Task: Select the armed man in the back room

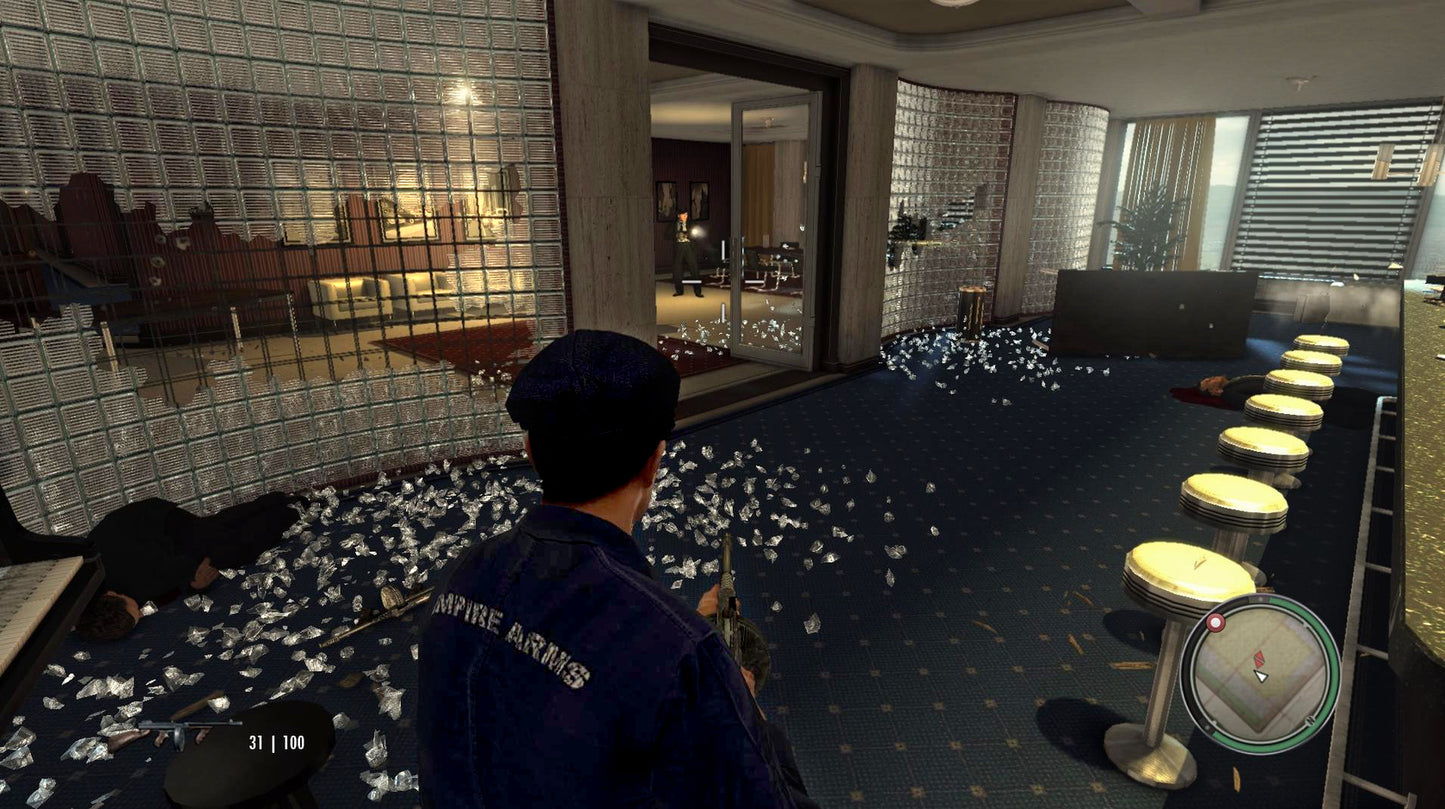Action: [685, 250]
